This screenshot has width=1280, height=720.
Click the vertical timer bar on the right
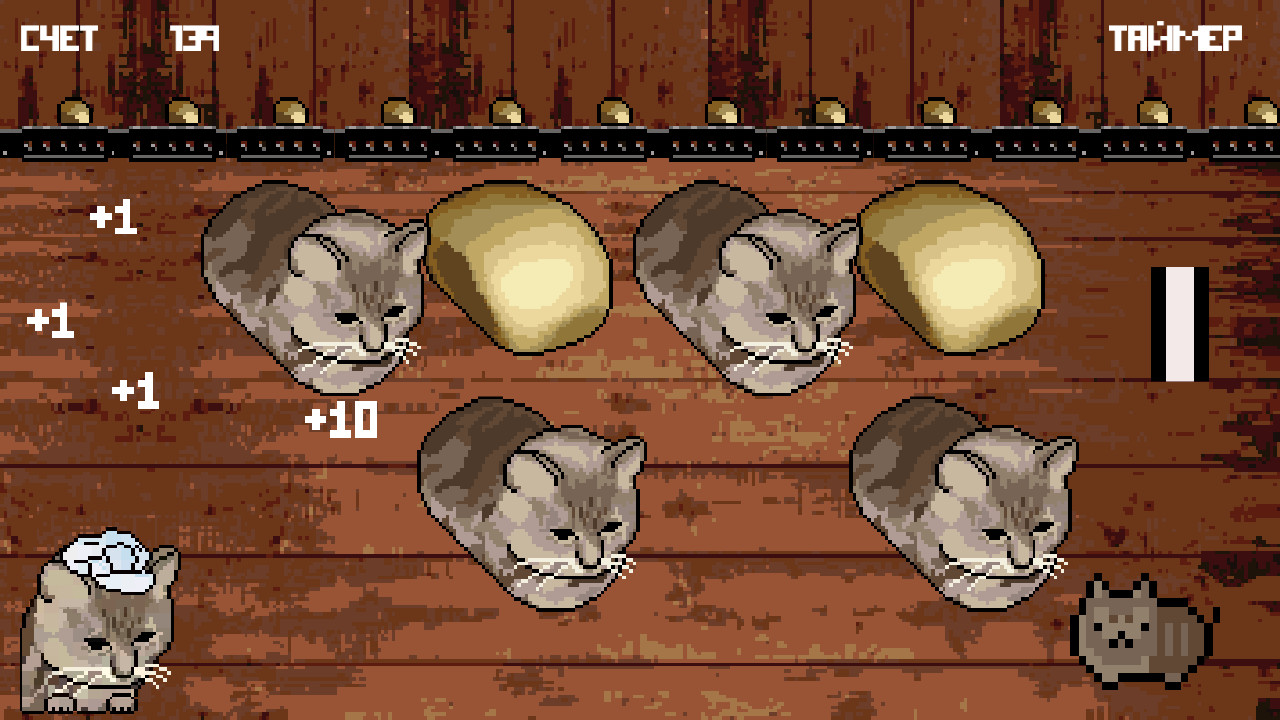pyautogui.click(x=1180, y=320)
